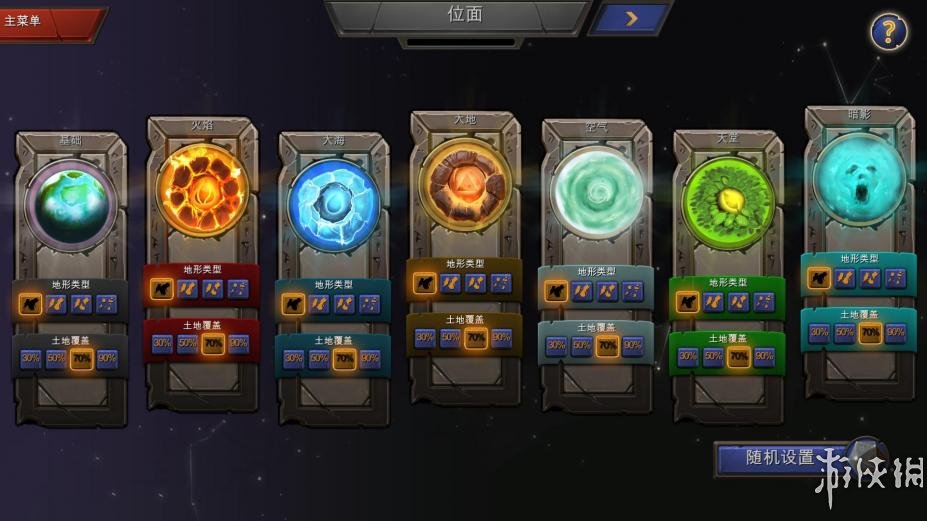Select the 暗影 shadow plane orb
The image size is (927, 521).
[x=858, y=178]
